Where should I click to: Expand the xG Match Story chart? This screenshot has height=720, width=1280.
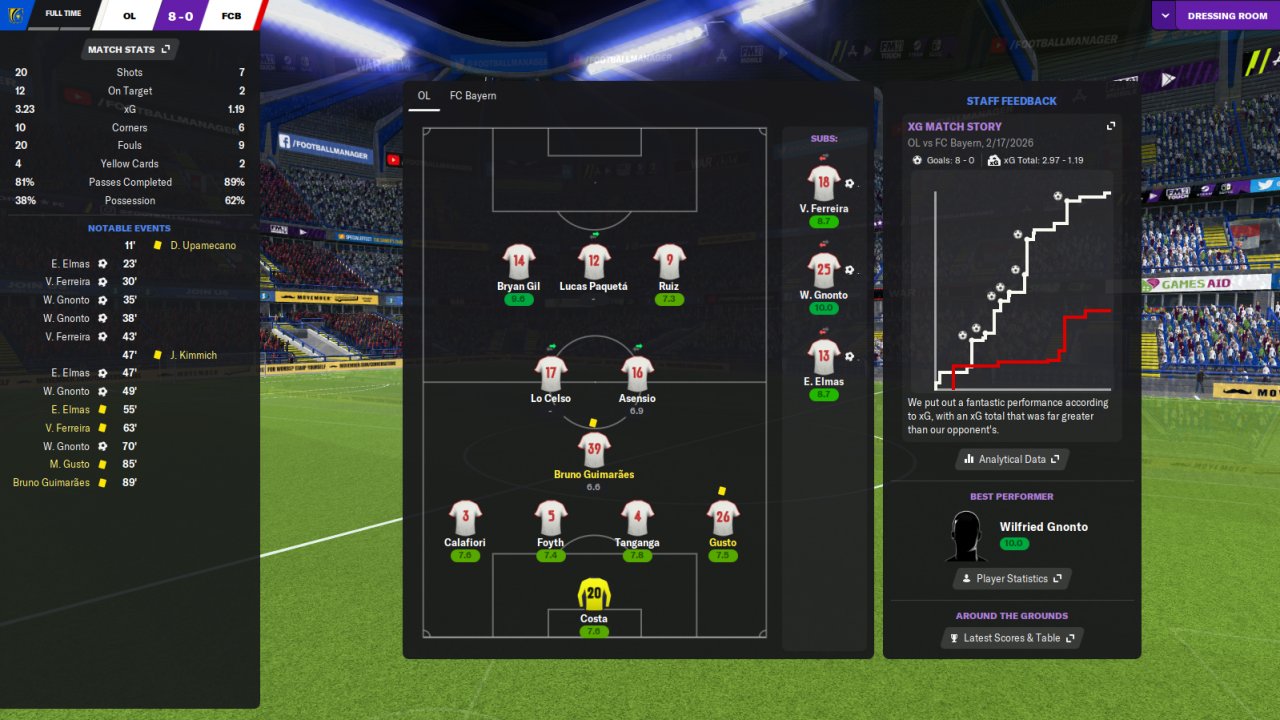1110,127
